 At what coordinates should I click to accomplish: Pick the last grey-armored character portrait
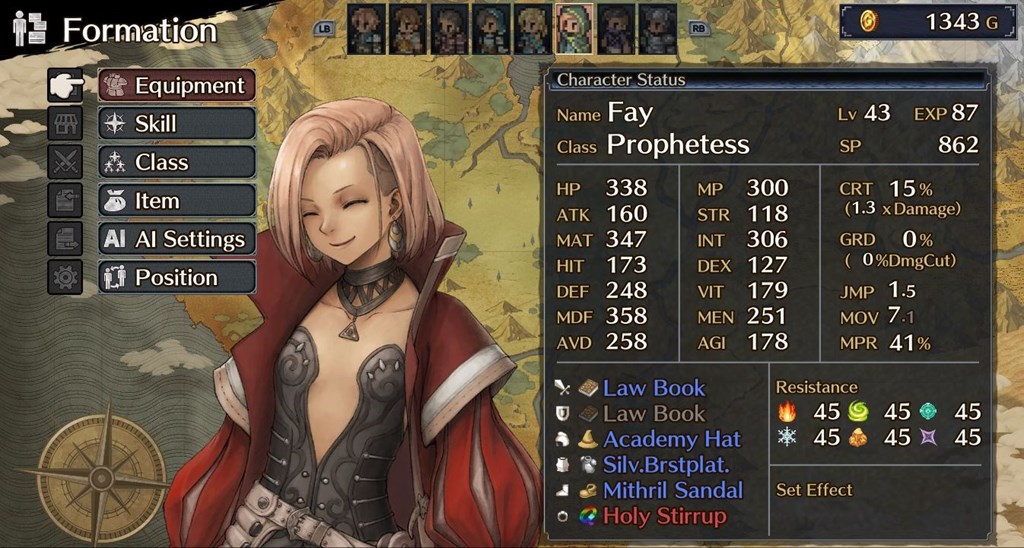pyautogui.click(x=657, y=29)
